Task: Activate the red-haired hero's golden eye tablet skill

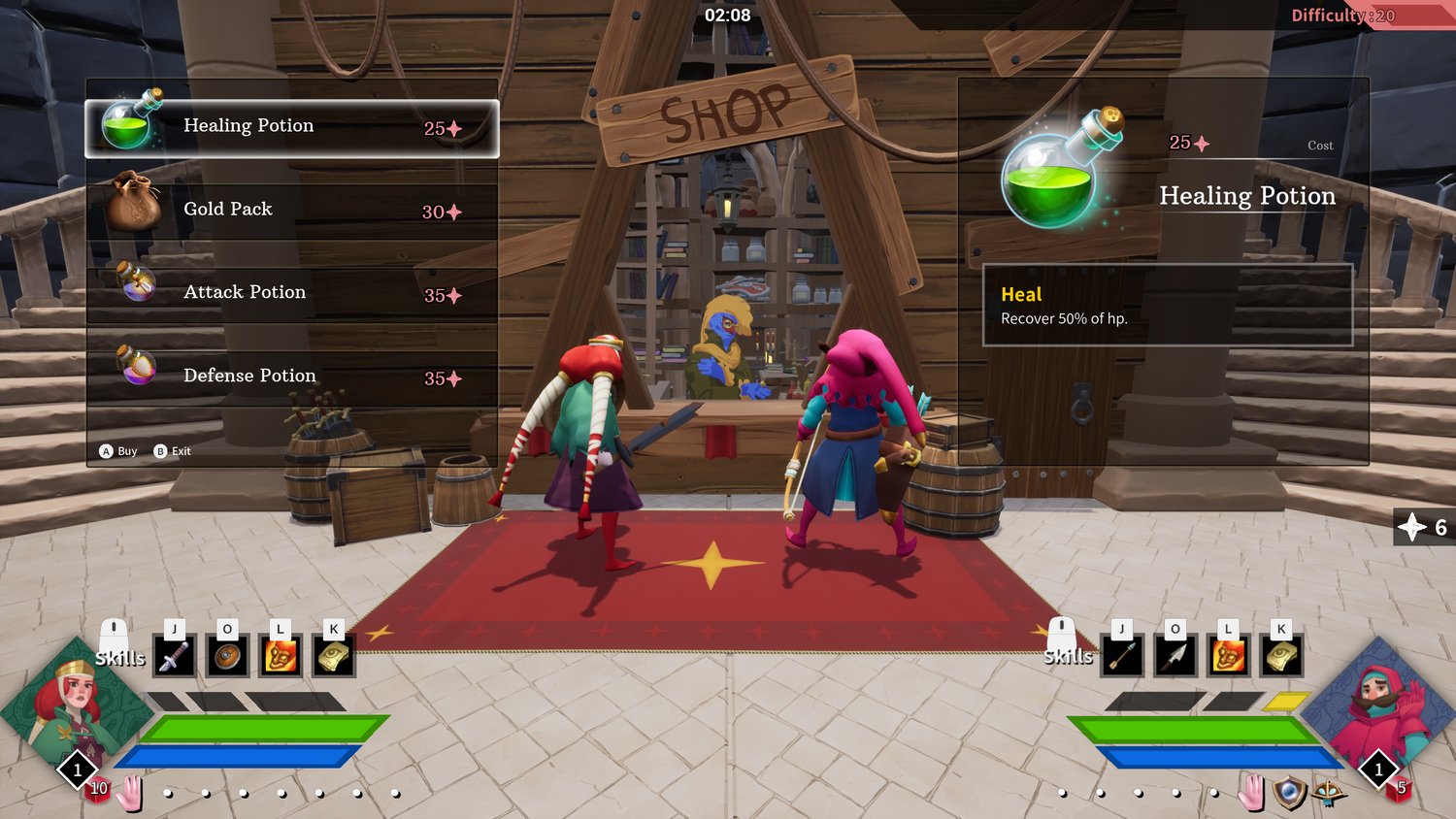Action: click(x=334, y=657)
